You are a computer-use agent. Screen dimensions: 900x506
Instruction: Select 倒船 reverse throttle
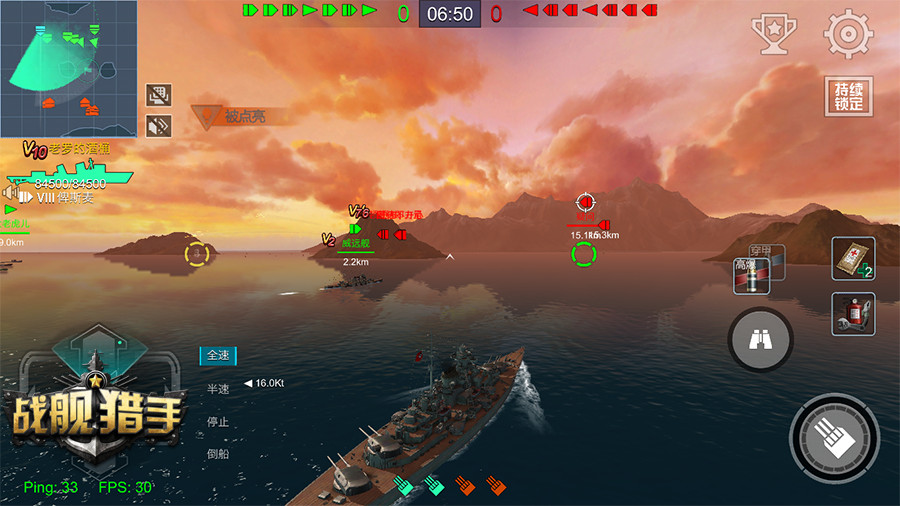pyautogui.click(x=218, y=454)
